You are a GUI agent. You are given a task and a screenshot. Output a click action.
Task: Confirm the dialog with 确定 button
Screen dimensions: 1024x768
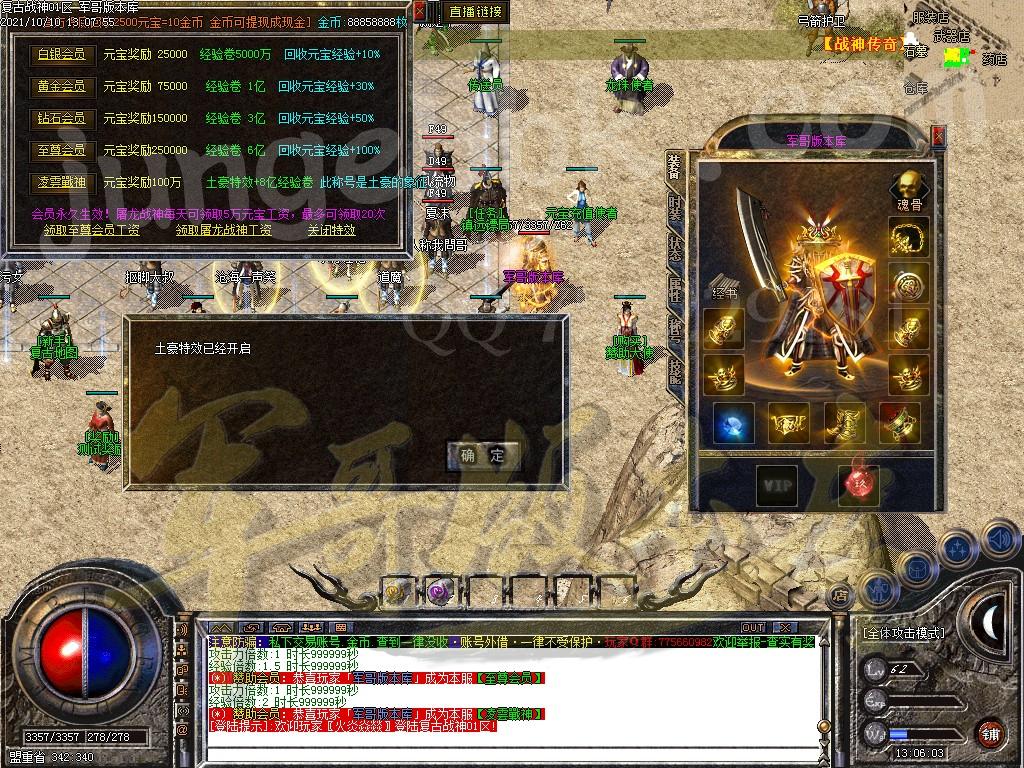(x=483, y=456)
